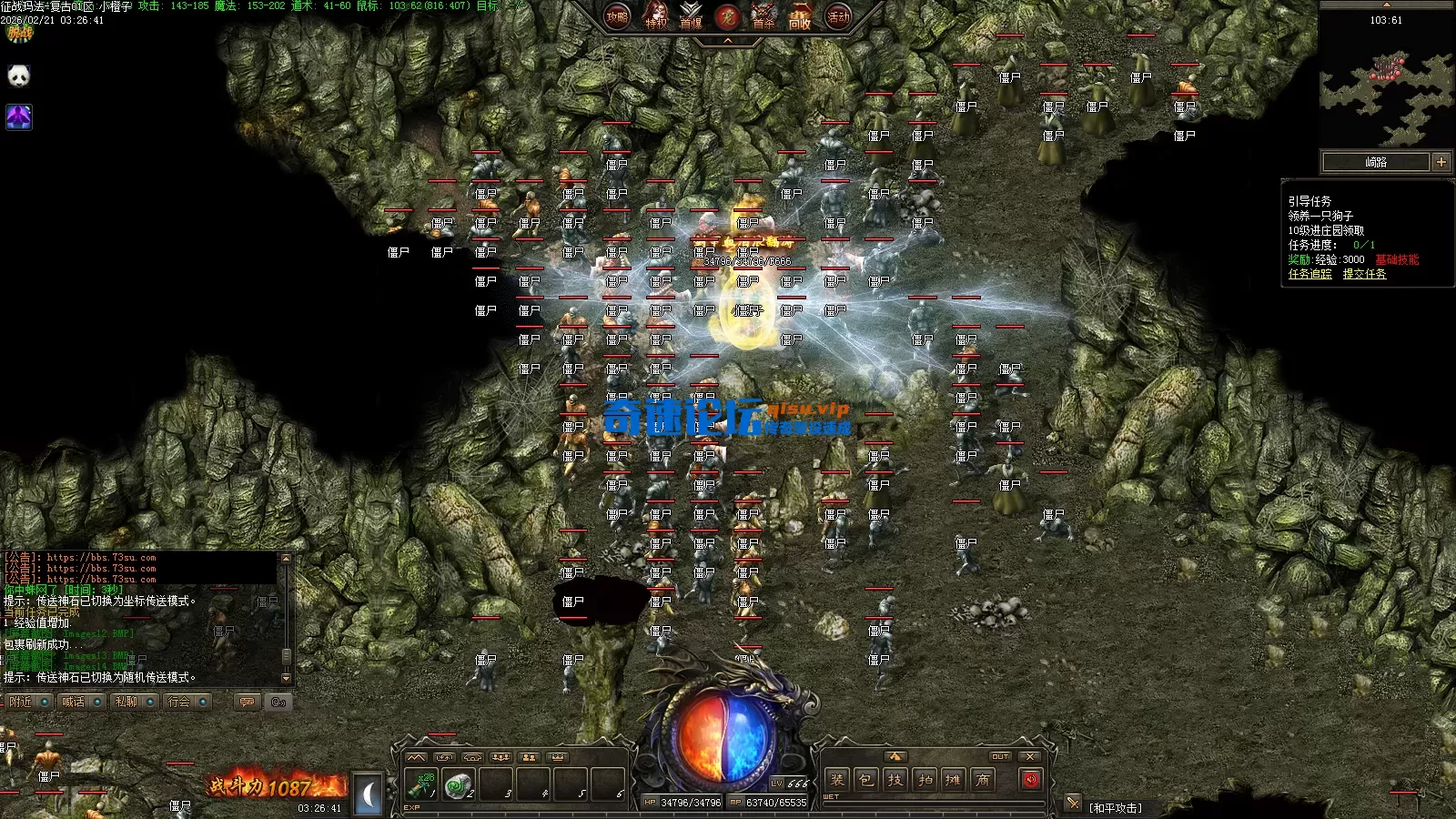The image size is (1456, 819).
Task: Open the 技 skills panel
Action: pyautogui.click(x=895, y=780)
